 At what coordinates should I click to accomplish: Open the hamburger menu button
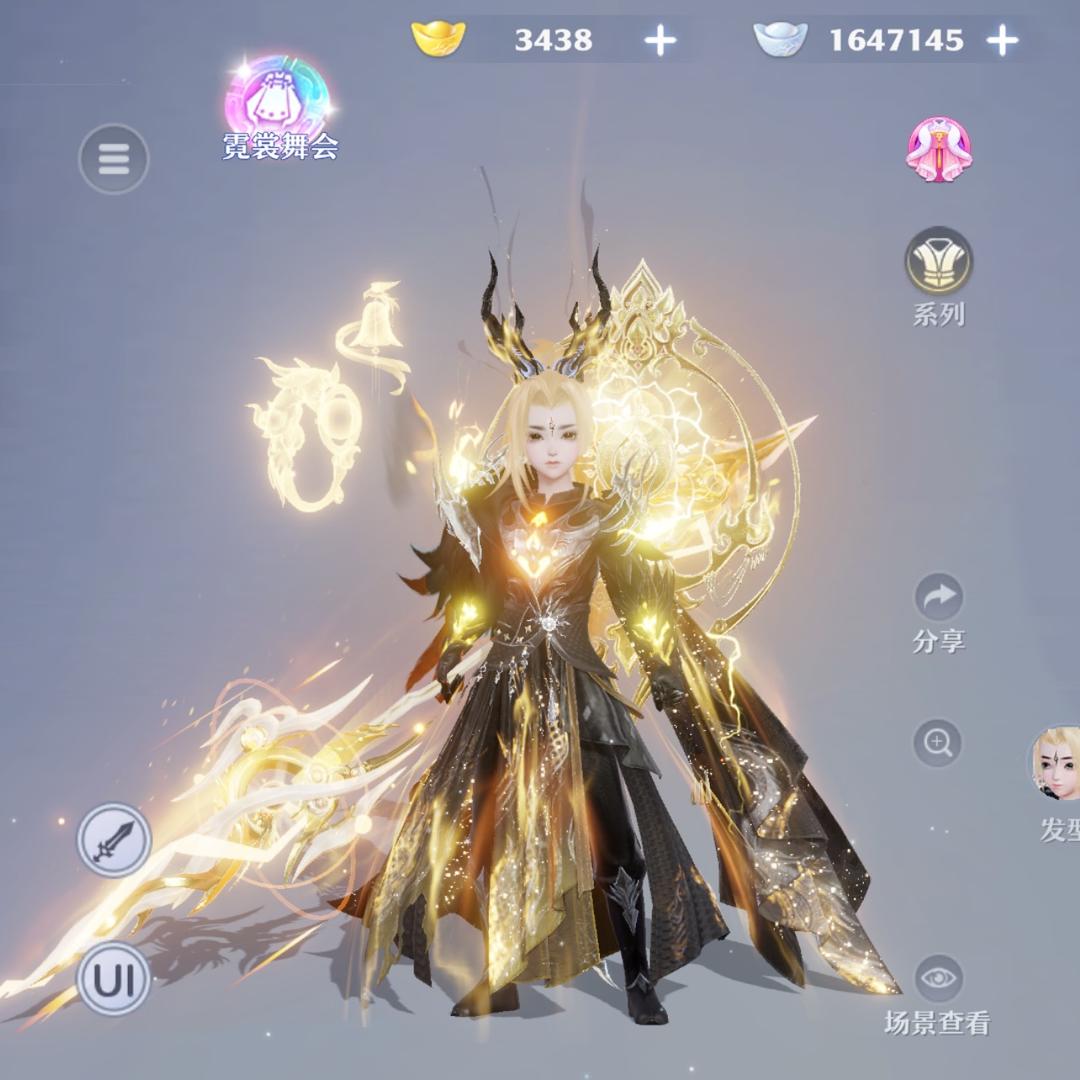tap(113, 158)
